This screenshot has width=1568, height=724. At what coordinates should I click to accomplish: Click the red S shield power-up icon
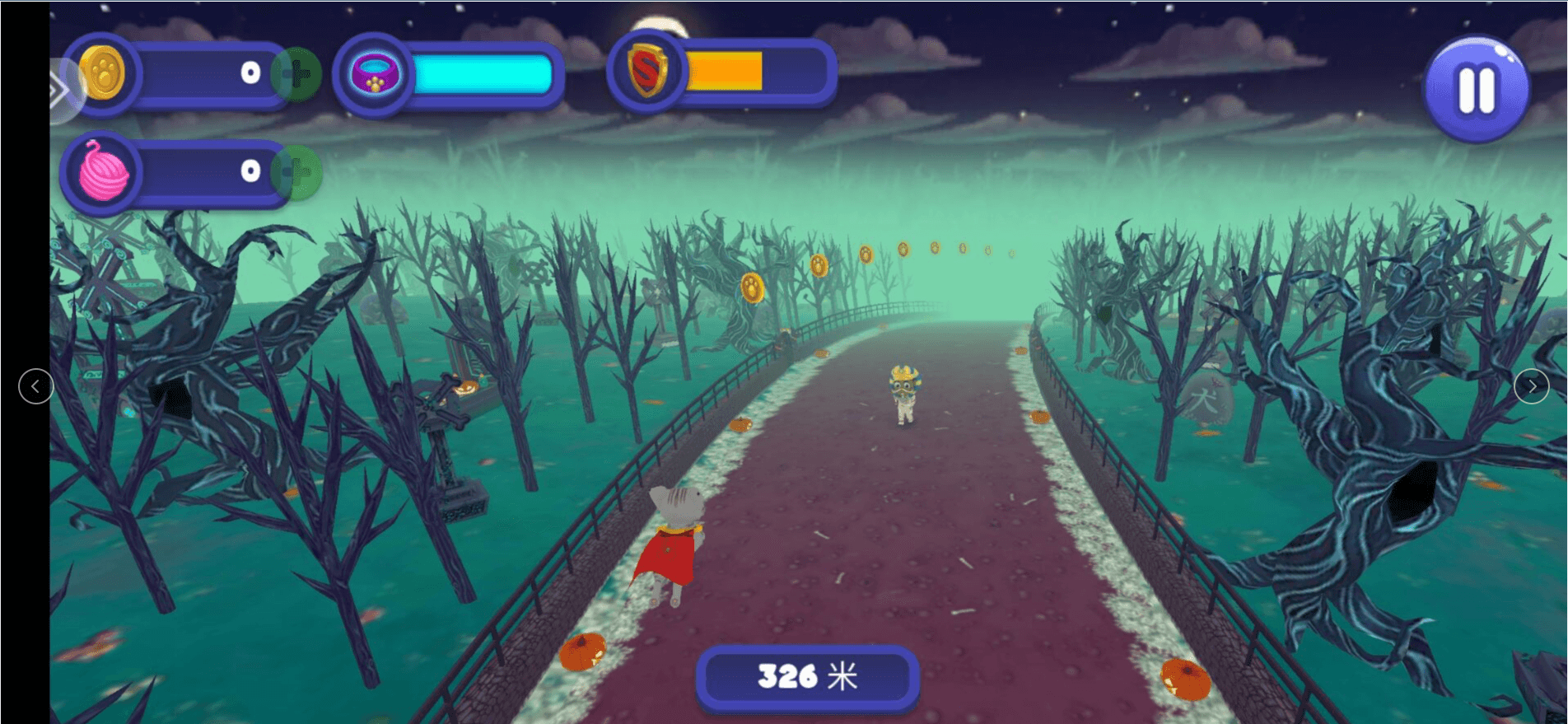click(647, 72)
